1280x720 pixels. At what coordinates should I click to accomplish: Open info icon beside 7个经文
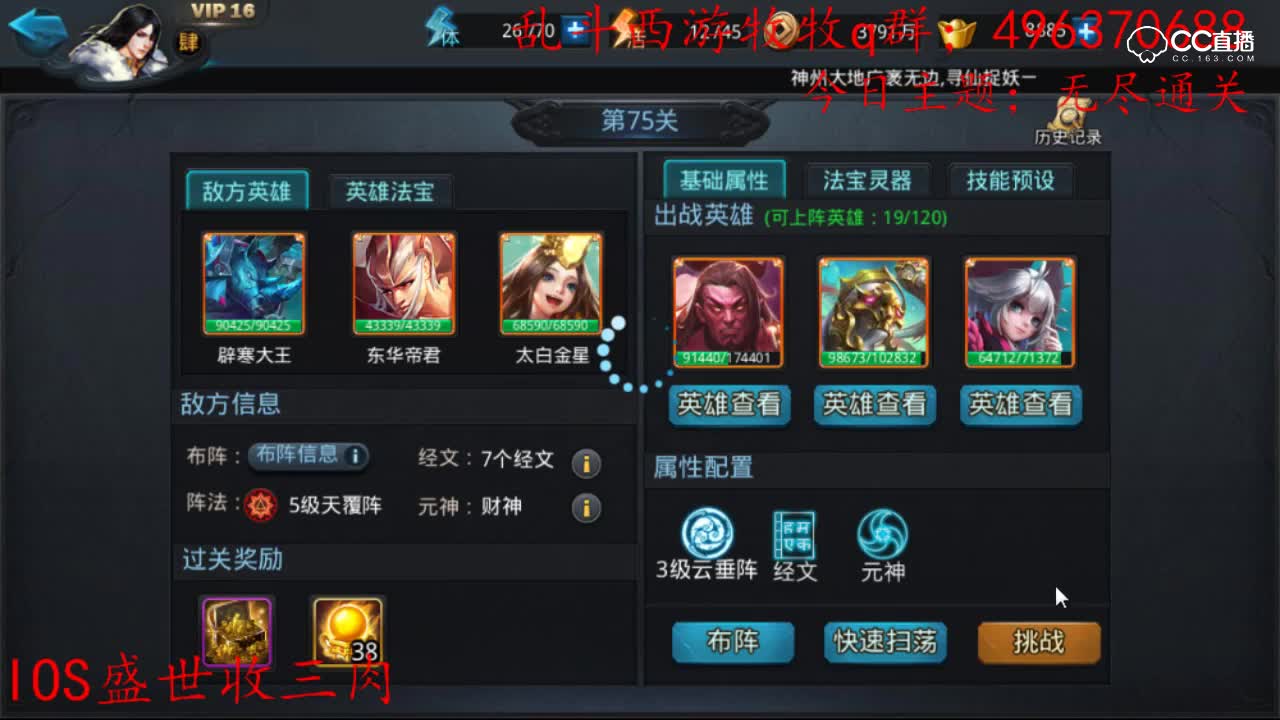586,464
